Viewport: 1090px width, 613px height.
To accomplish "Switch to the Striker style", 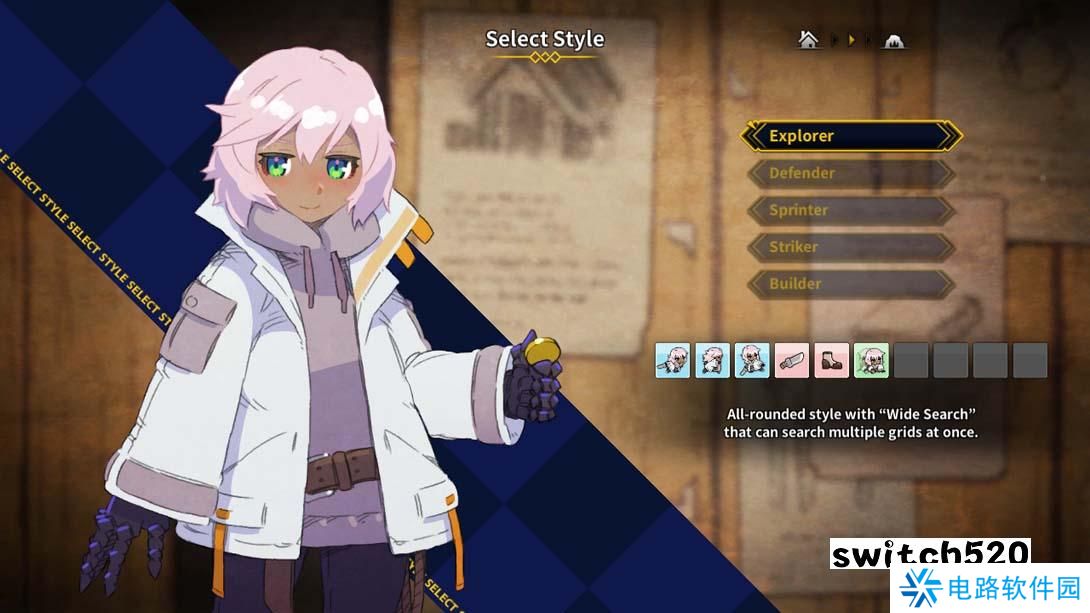I will point(850,247).
